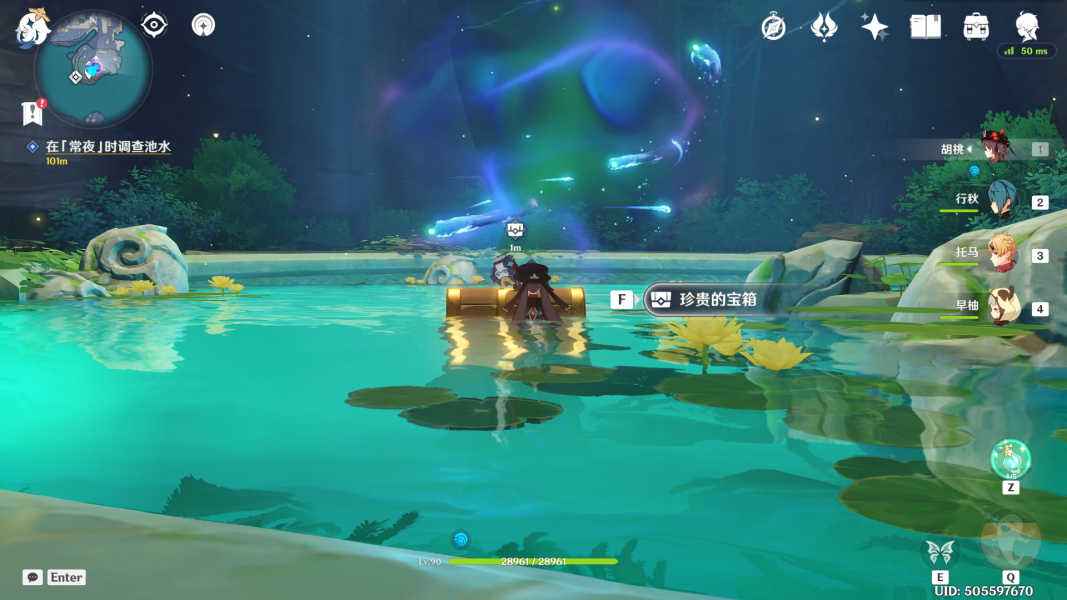1067x600 pixels.
Task: Open the Wish four-pointed star icon
Action: click(875, 27)
